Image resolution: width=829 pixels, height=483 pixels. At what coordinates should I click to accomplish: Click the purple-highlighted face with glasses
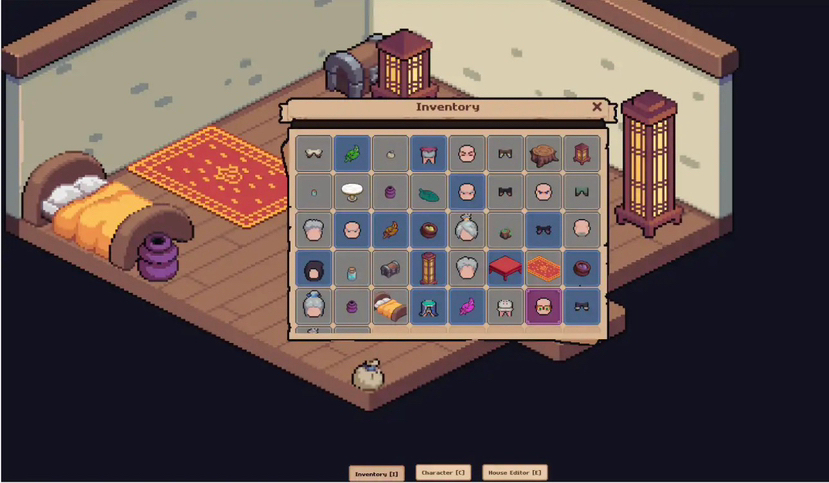coord(544,306)
